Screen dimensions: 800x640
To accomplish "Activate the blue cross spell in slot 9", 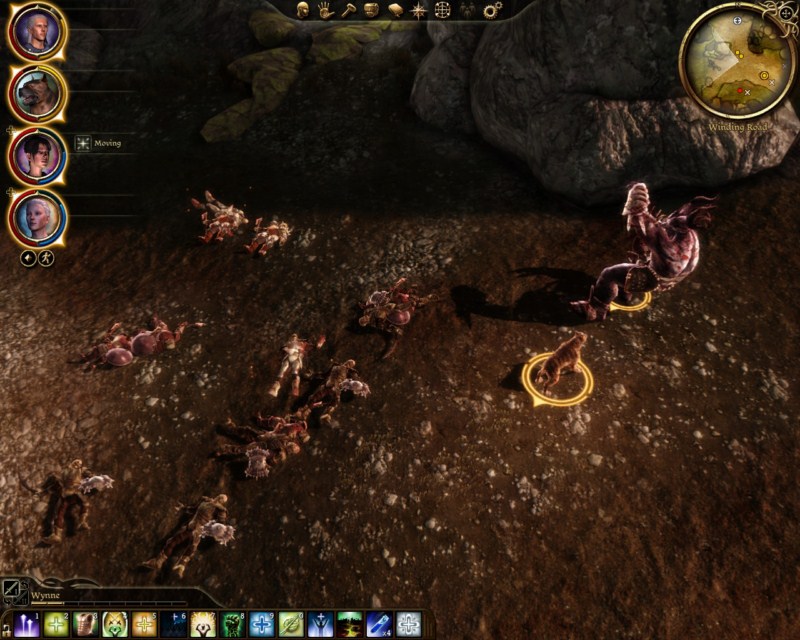I will coord(262,624).
